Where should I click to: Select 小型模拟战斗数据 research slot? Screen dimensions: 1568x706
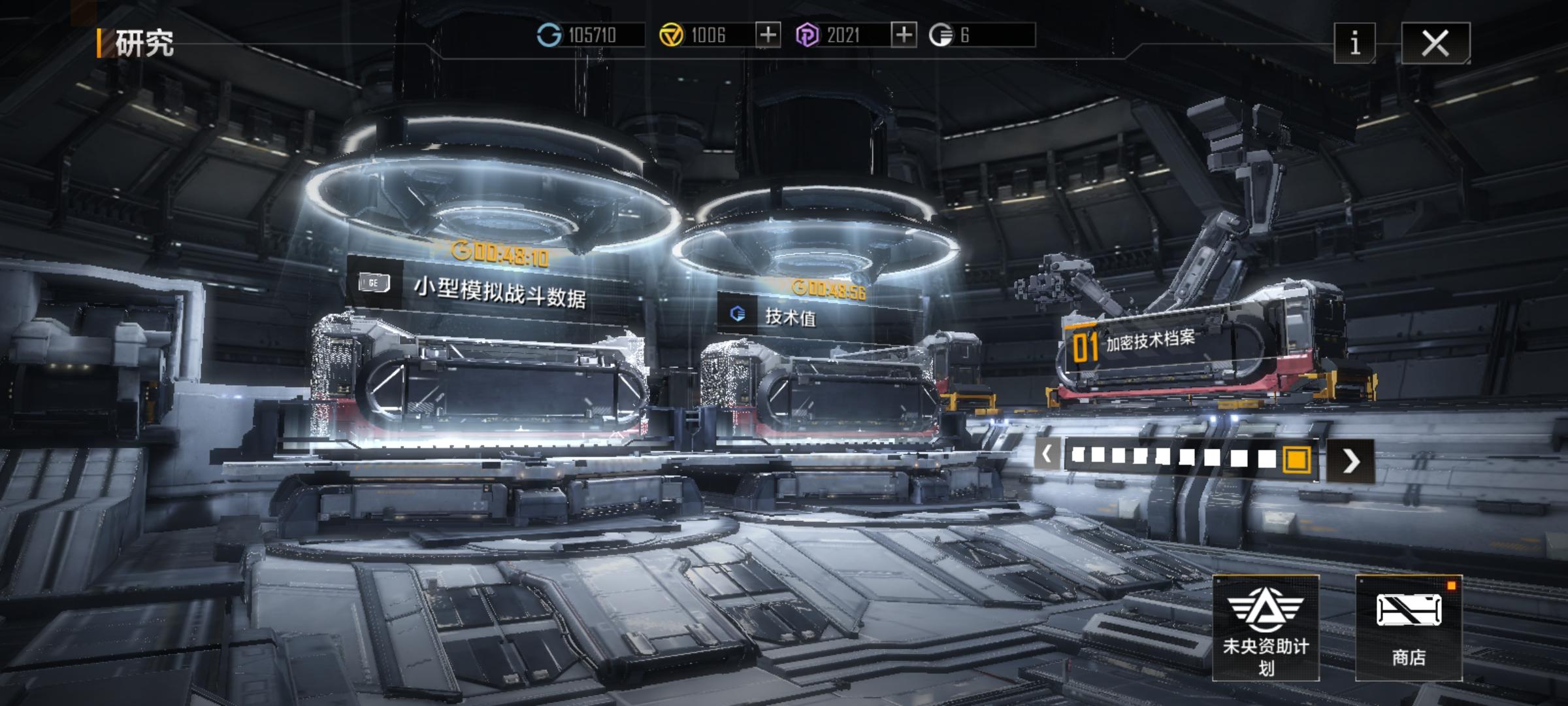point(499,292)
